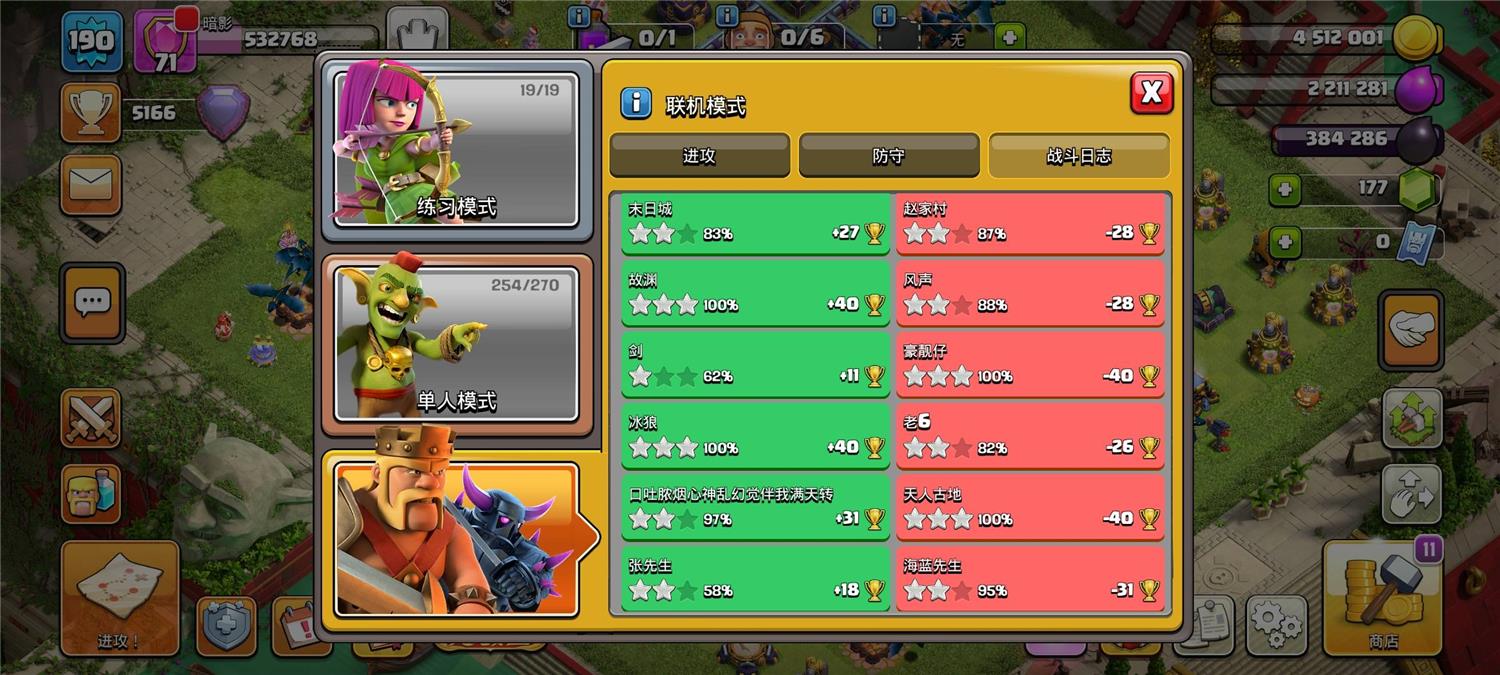This screenshot has width=1500, height=675.
Task: Open the blue info icon beside 联机模式
Action: point(636,103)
